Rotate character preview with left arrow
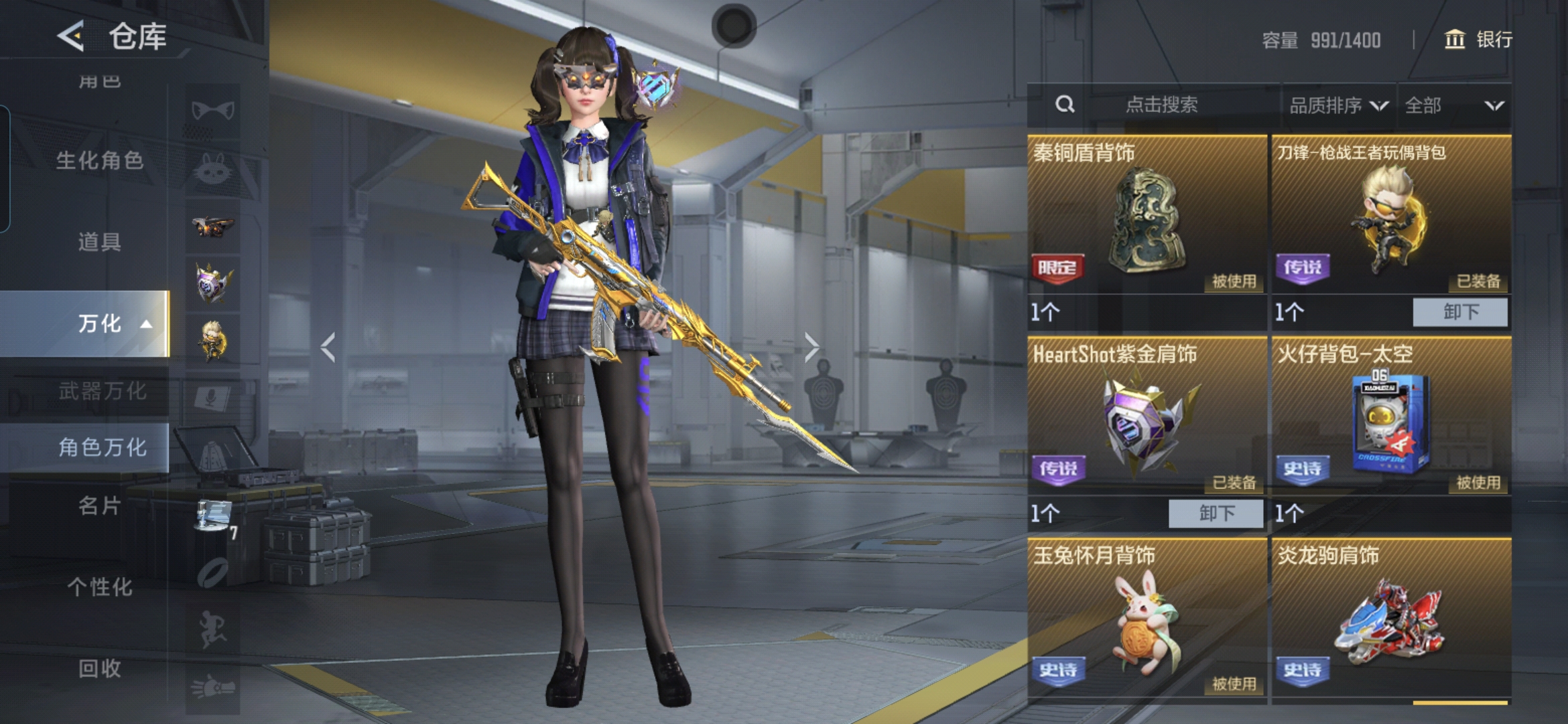Screen dimensions: 1568x724 click(328, 347)
